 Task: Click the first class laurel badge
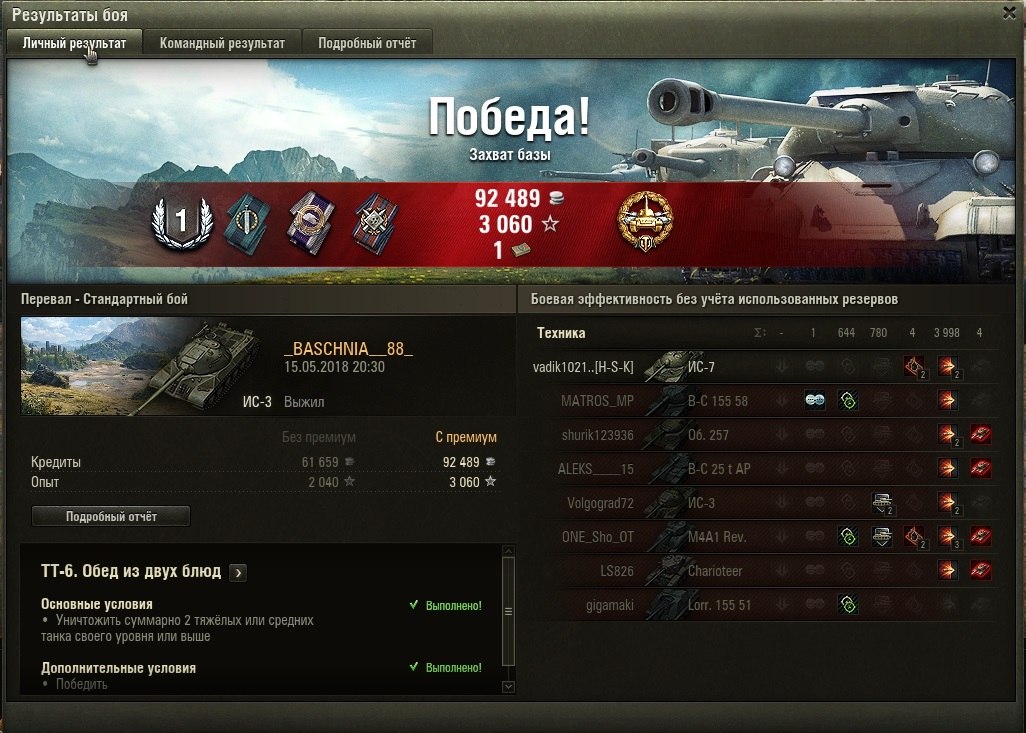point(181,223)
